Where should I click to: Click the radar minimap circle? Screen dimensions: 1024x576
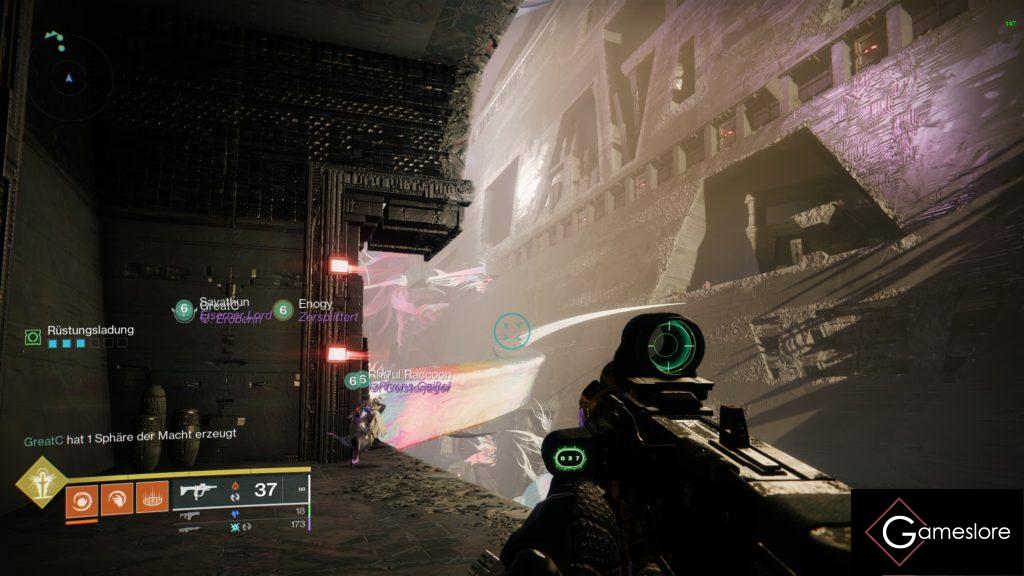[70, 76]
